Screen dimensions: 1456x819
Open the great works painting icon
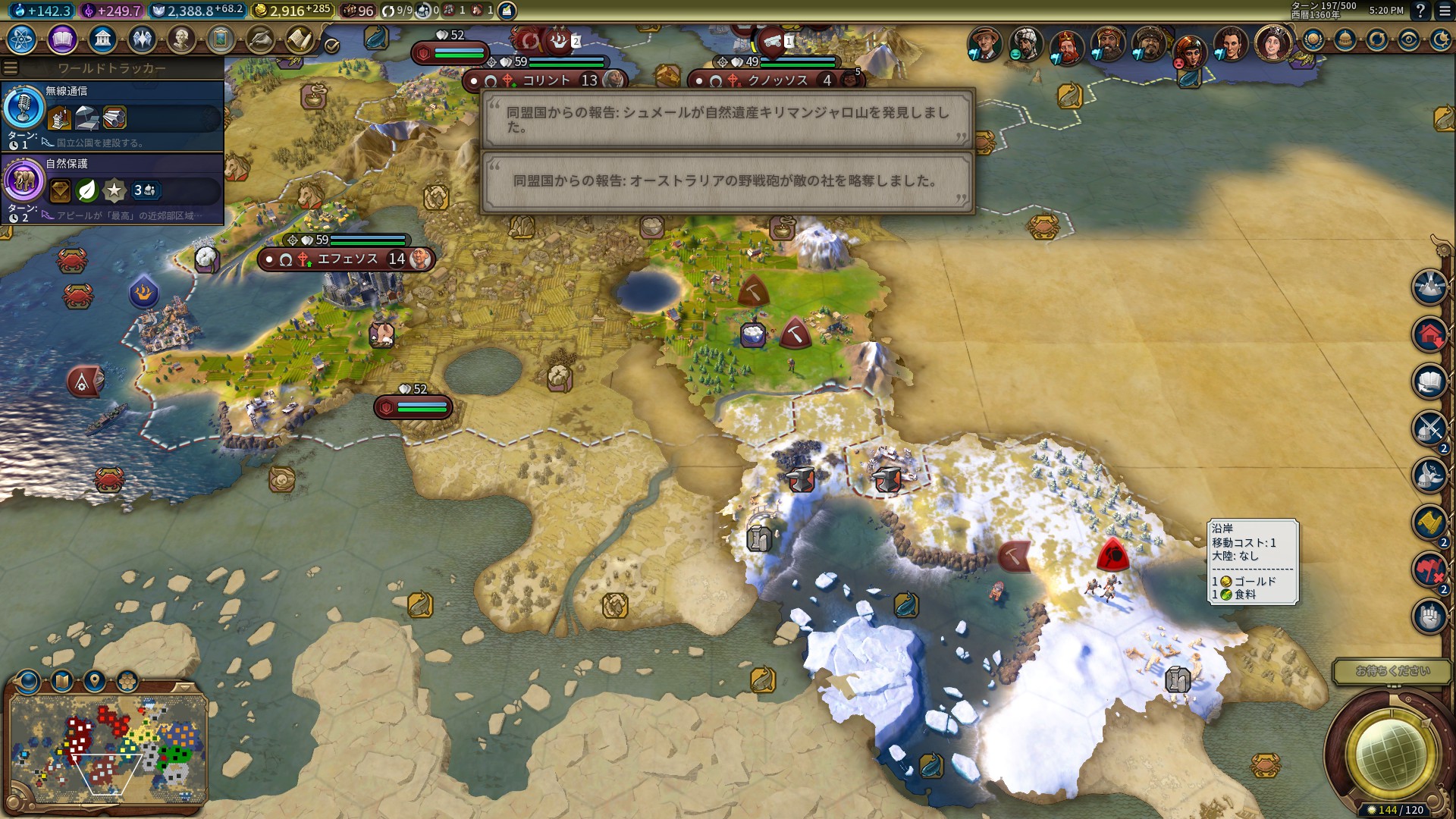(x=221, y=39)
